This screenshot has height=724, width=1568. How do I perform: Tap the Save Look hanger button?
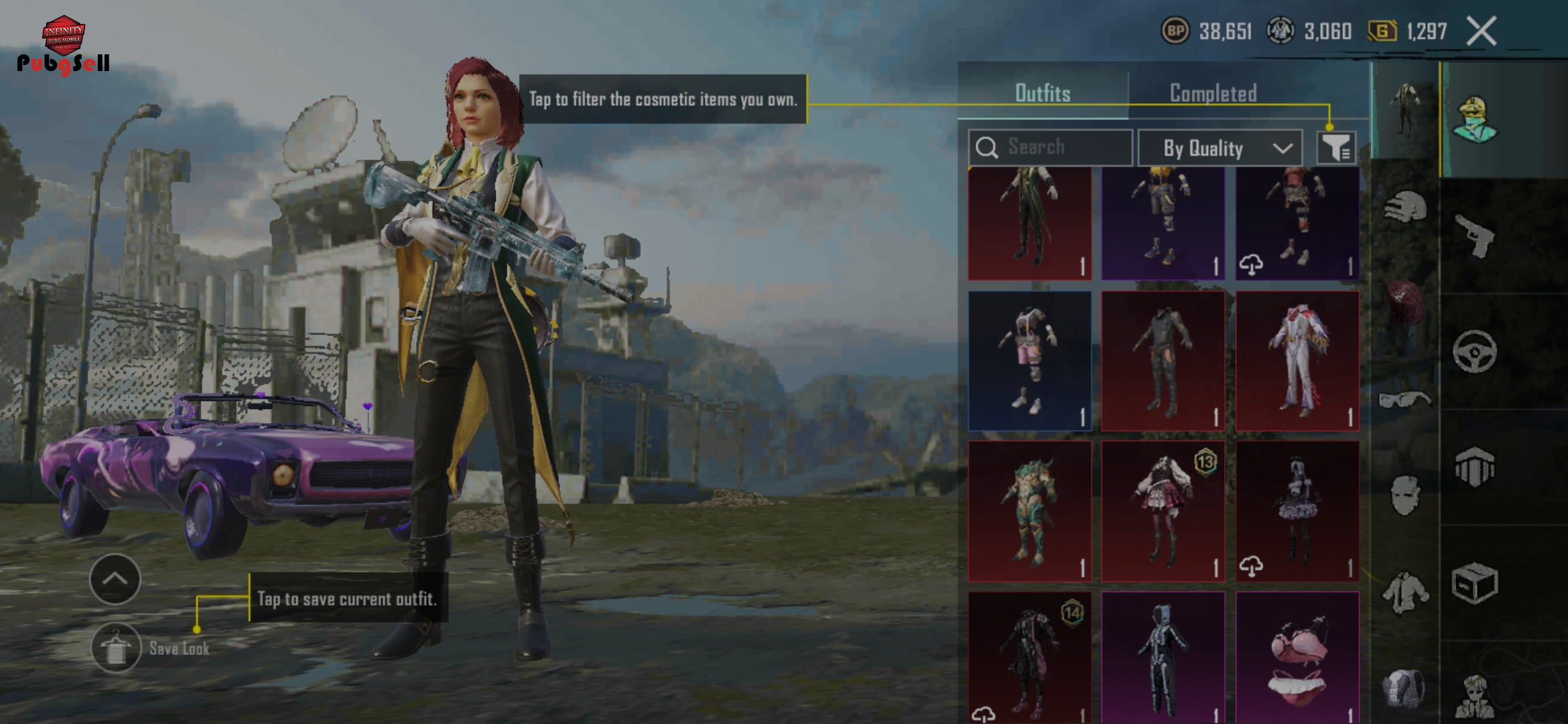coord(116,648)
